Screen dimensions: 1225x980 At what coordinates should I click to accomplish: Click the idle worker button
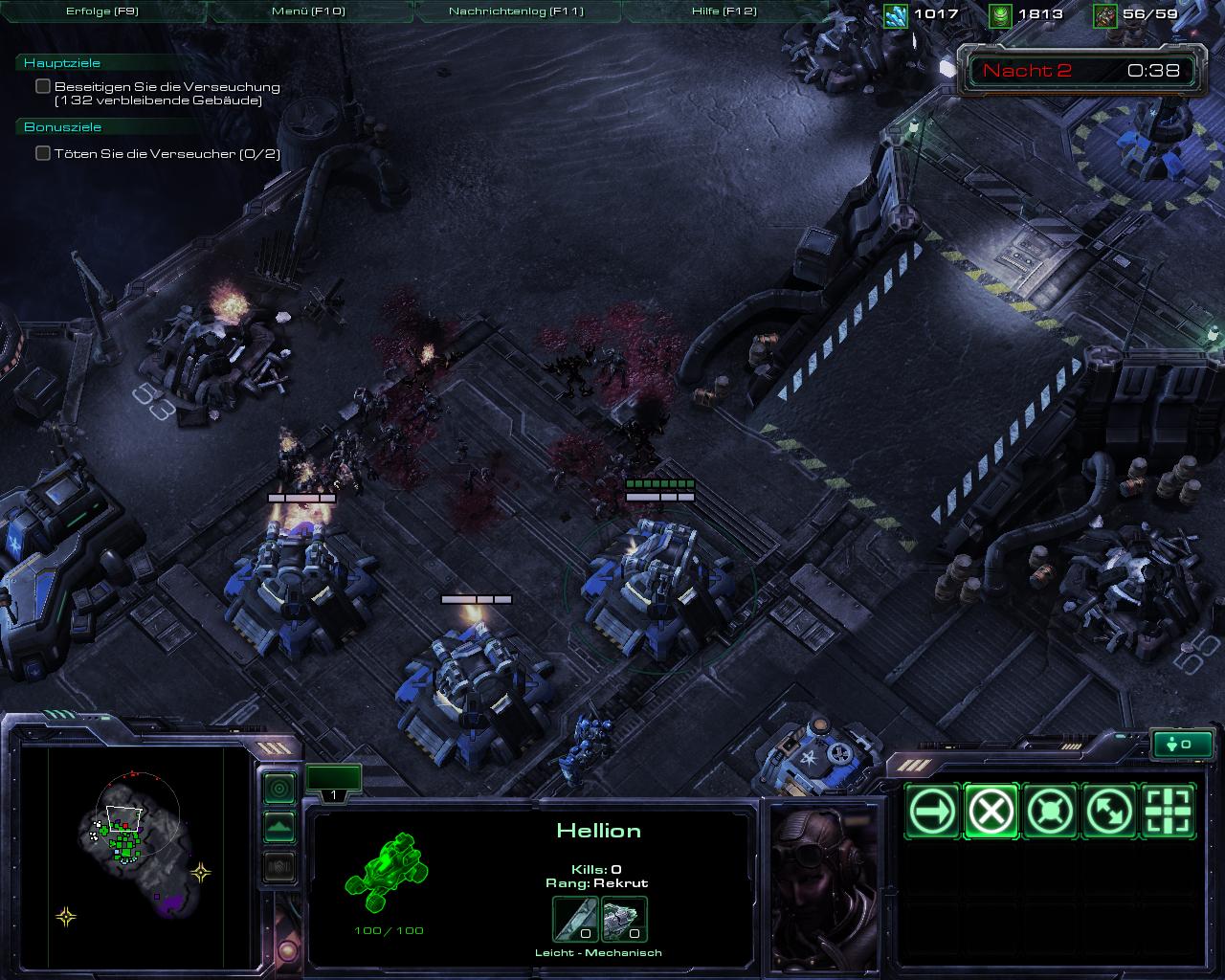(1183, 744)
